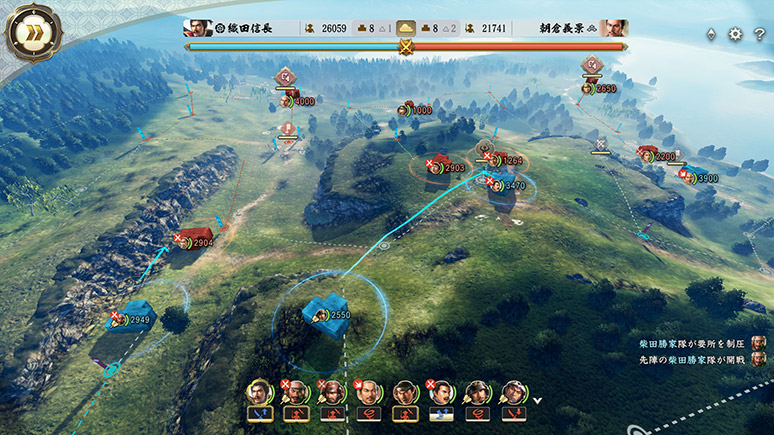Select Asakura Yoshikage's commander portrait

618,28
